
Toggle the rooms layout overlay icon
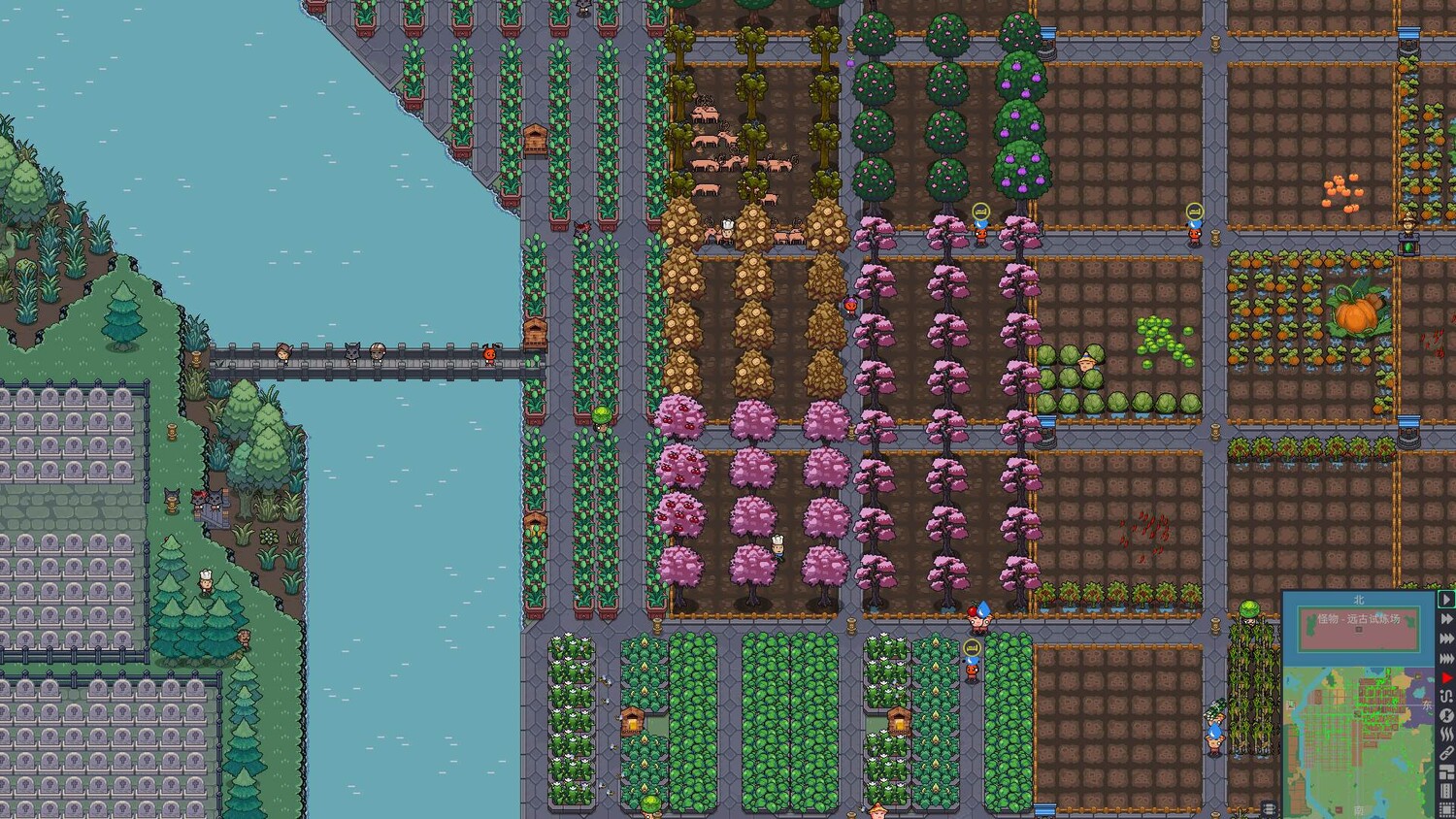[x=1446, y=772]
